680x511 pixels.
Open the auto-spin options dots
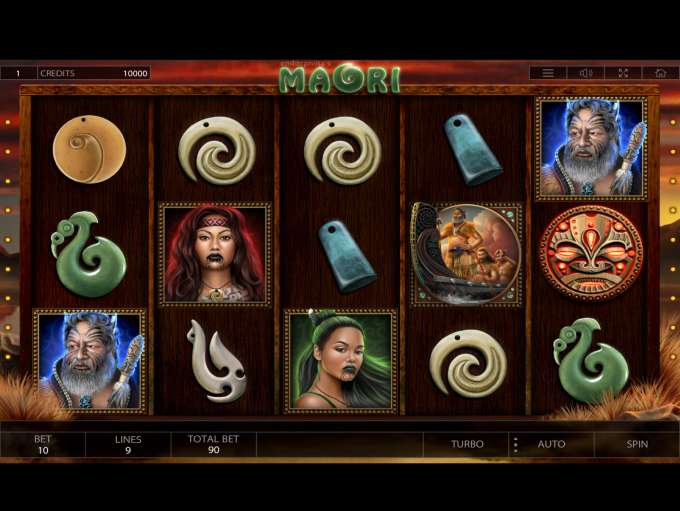[516, 444]
